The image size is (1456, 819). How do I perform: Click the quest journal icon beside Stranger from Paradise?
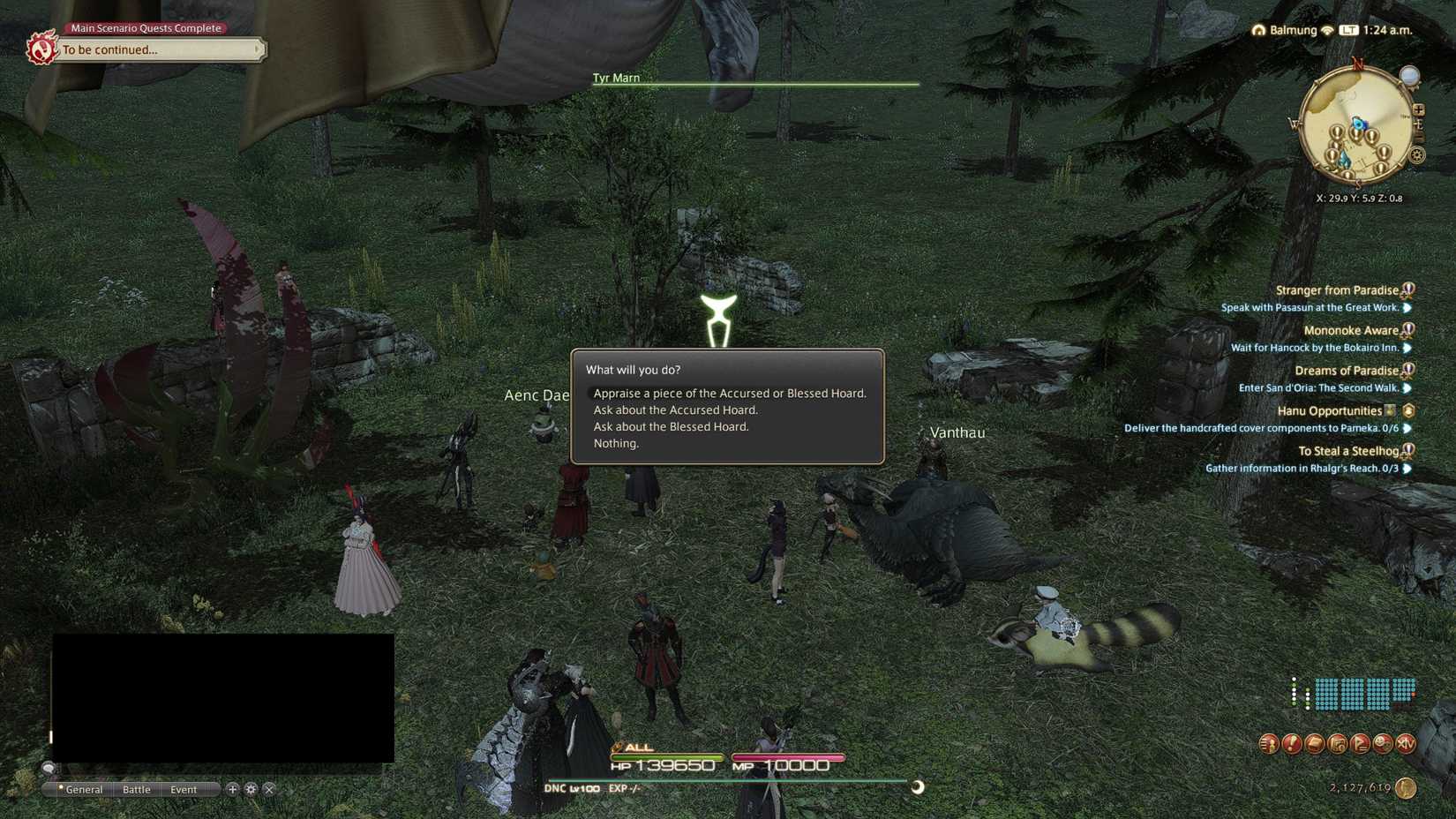click(x=1407, y=289)
